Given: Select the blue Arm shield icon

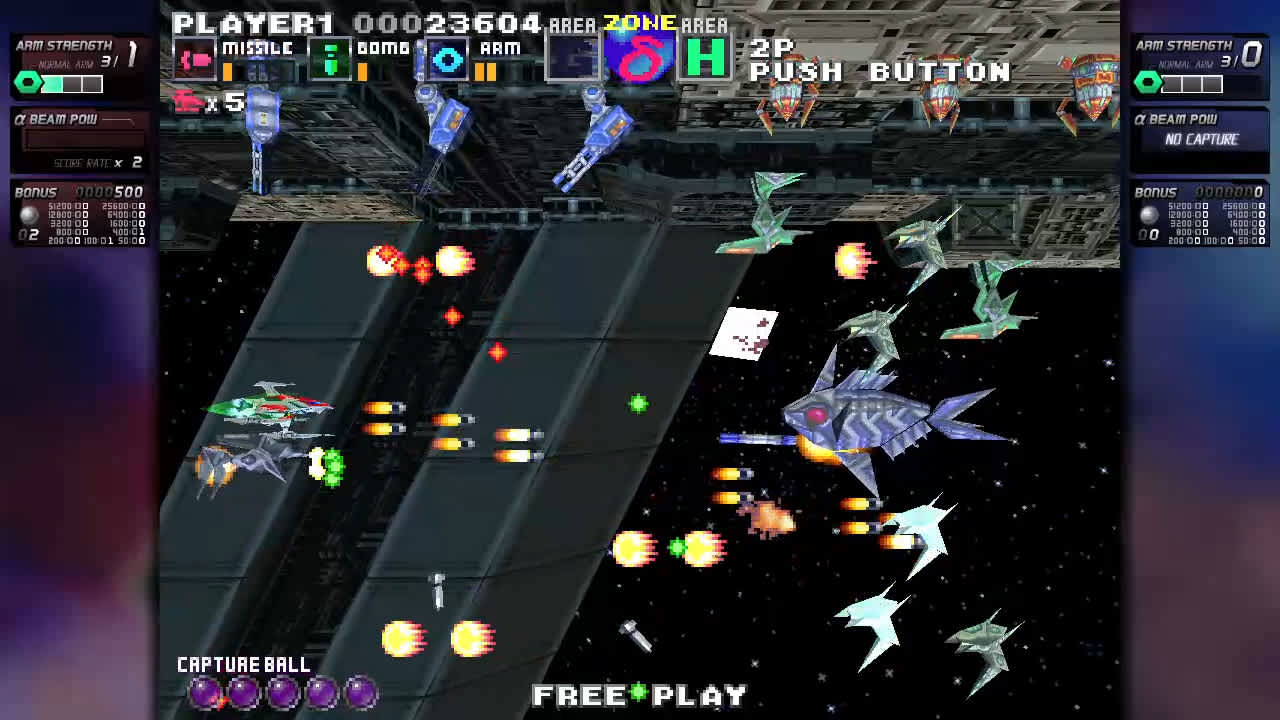Looking at the screenshot, I should click(446, 60).
